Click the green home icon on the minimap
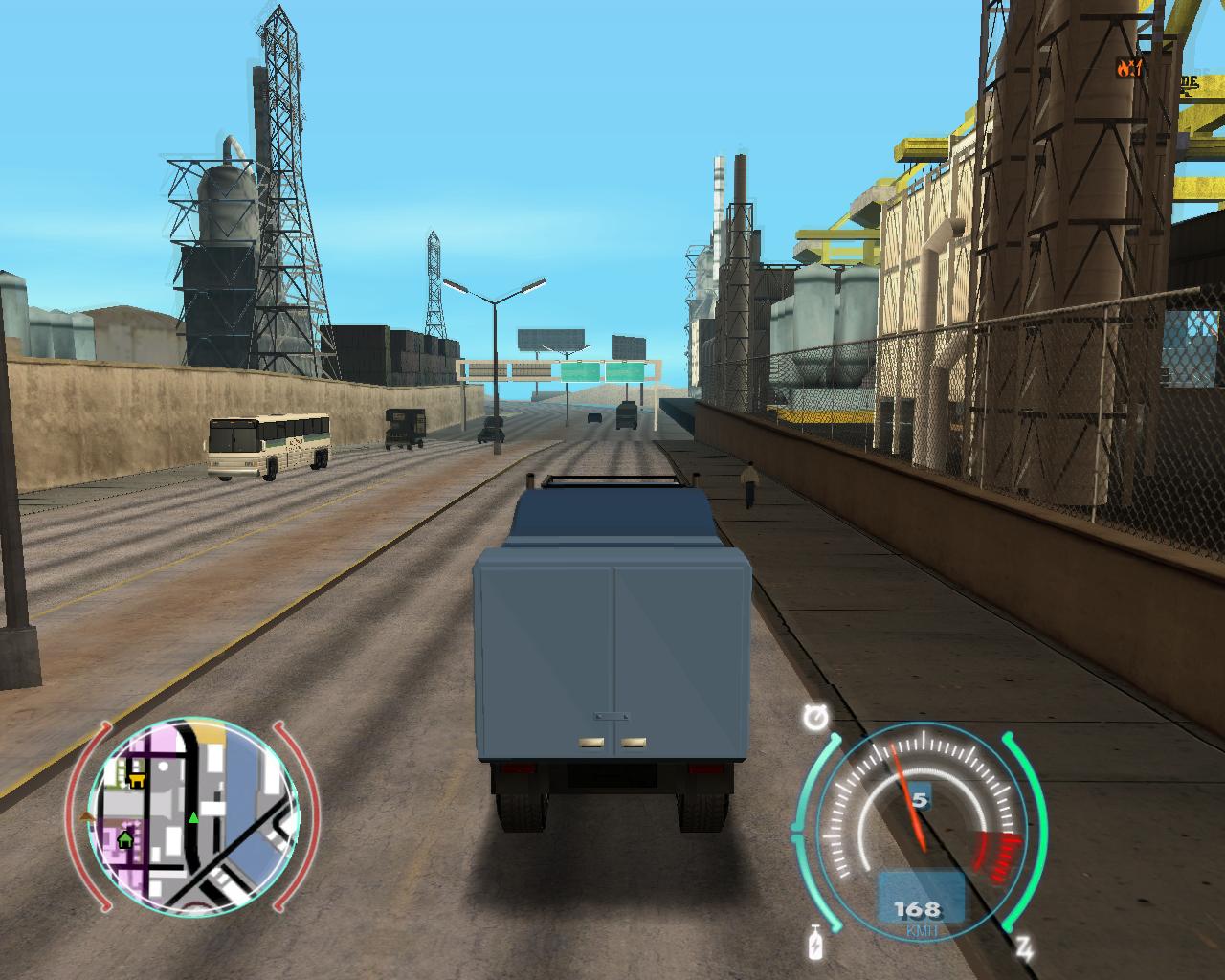 click(125, 839)
